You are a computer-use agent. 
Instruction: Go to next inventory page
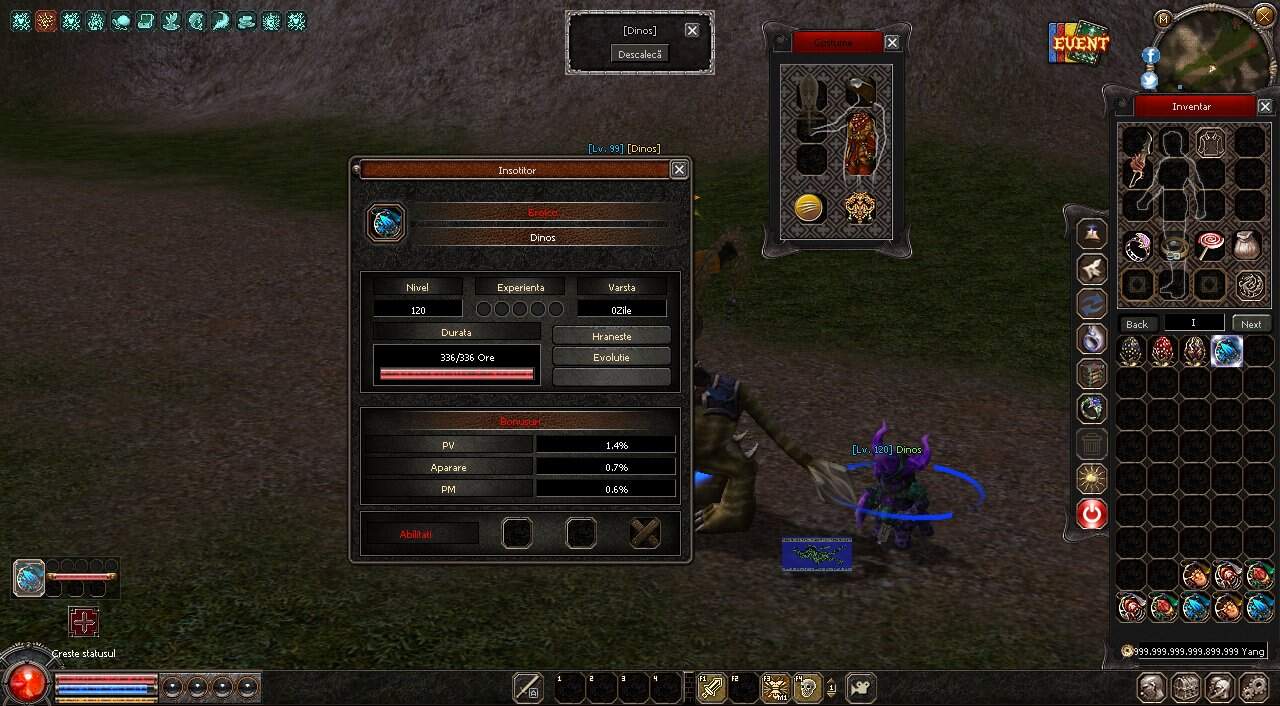1251,324
